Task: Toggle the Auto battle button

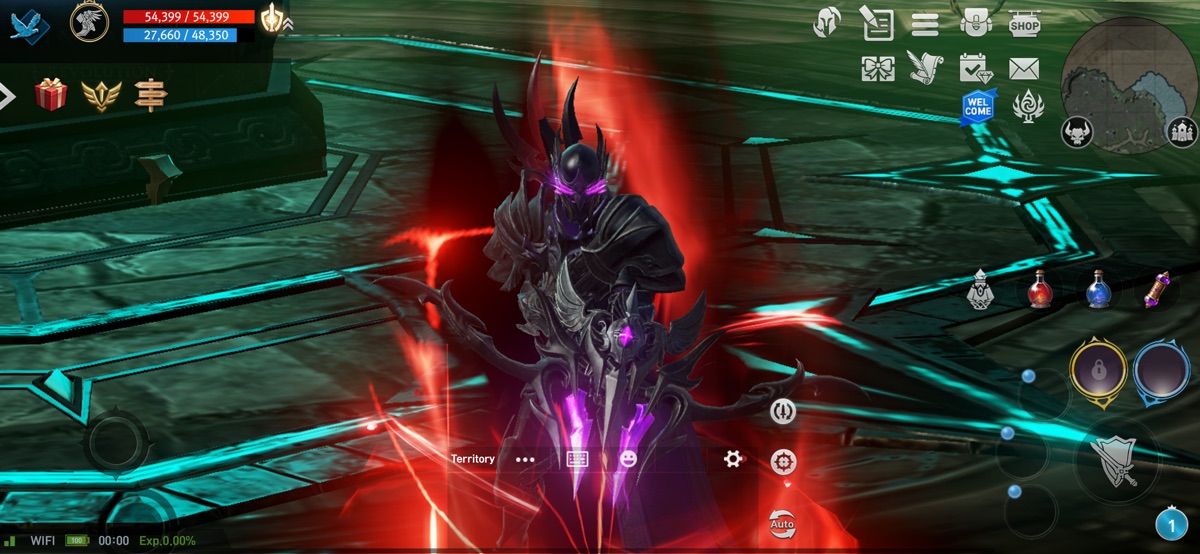Action: pos(782,523)
